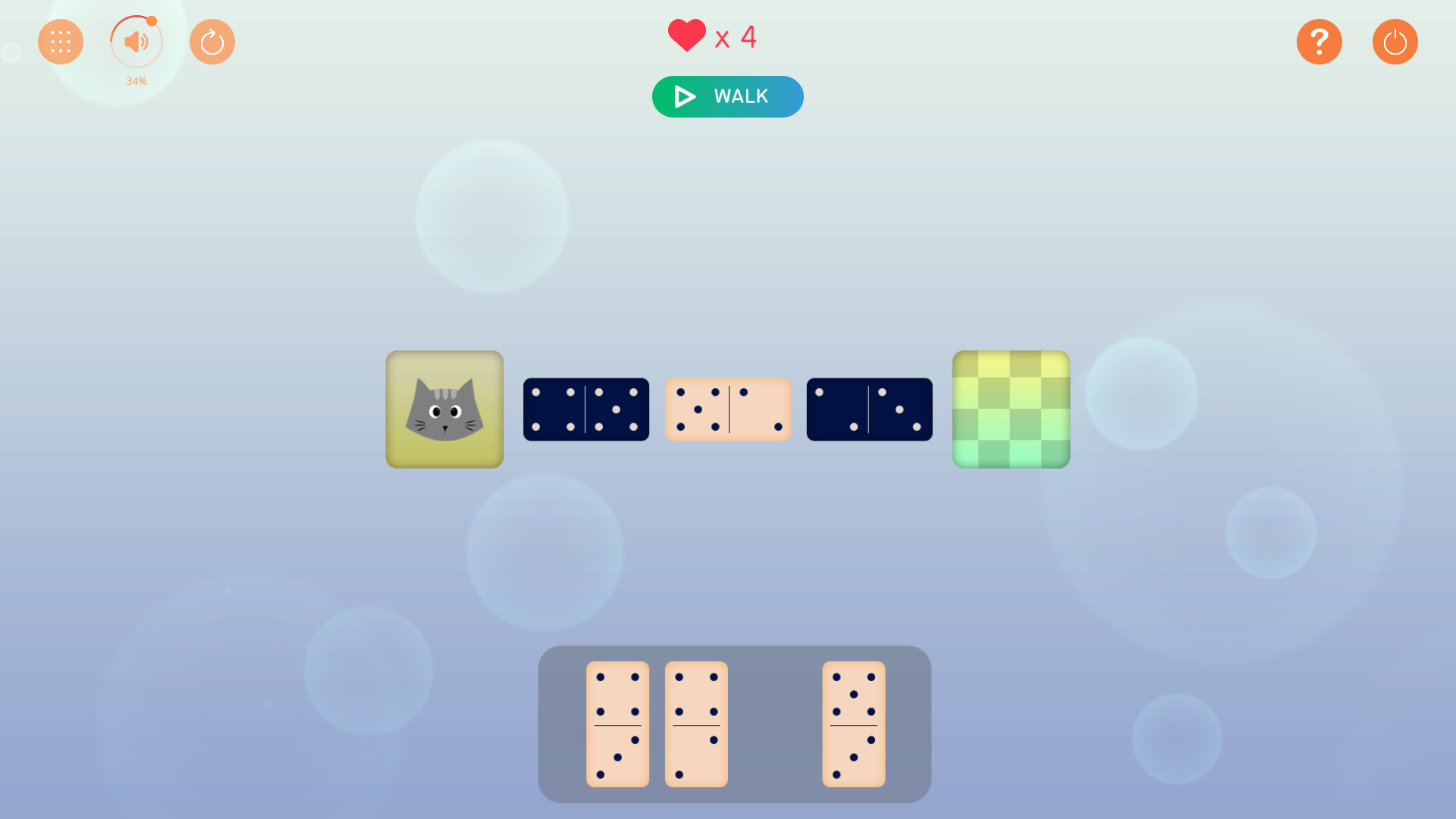Image resolution: width=1456 pixels, height=819 pixels.
Task: Pick the 4|3 domino from the tray
Action: (x=618, y=724)
